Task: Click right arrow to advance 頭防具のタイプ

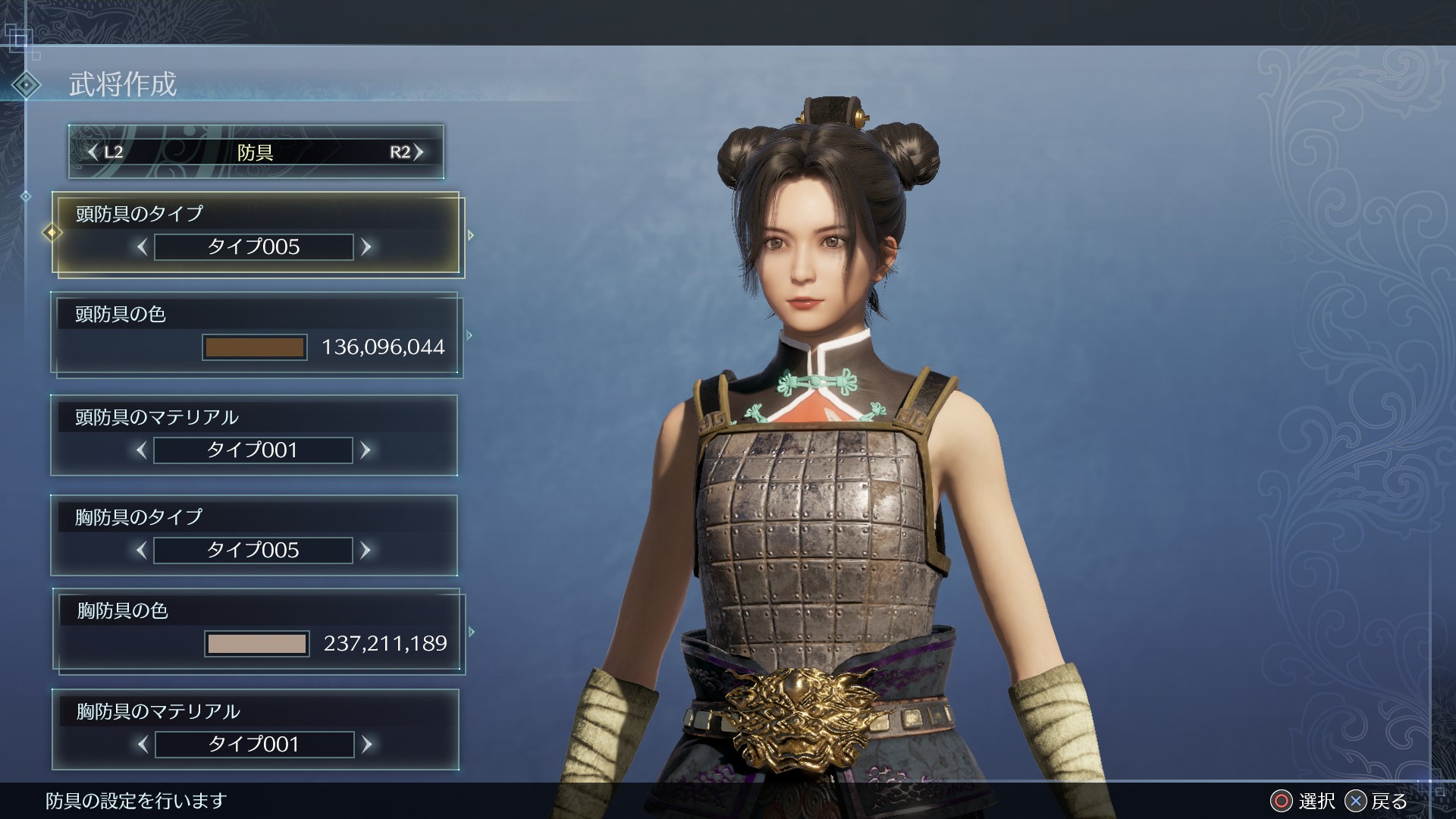Action: click(369, 246)
